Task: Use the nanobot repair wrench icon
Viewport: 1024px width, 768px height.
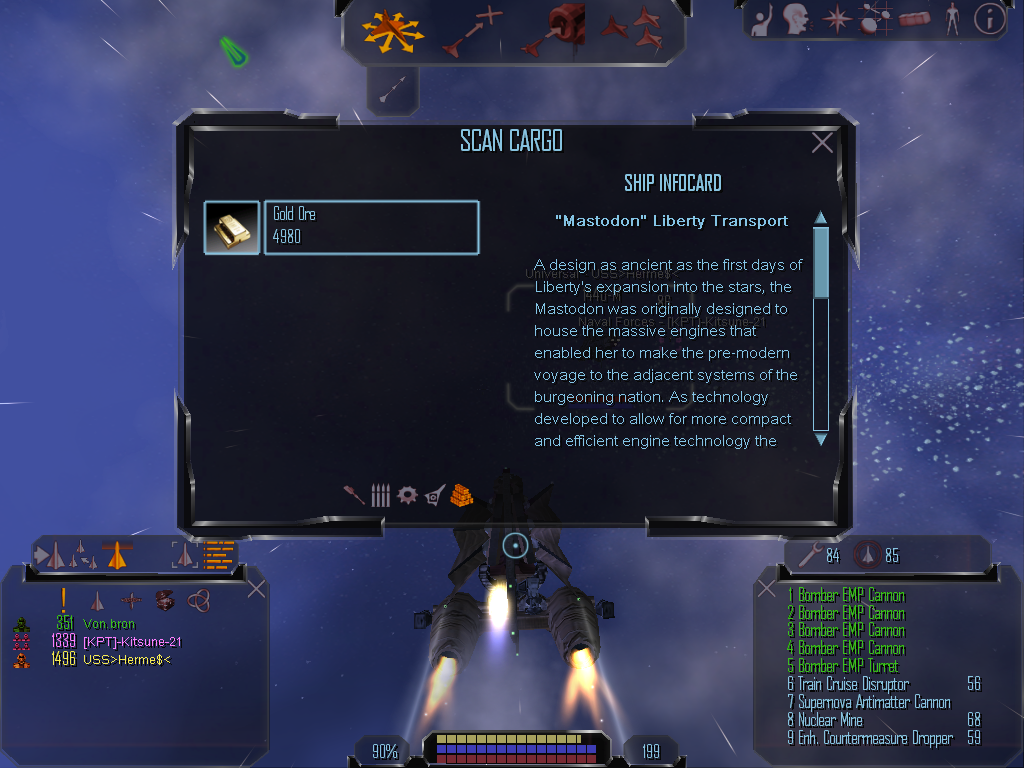Action: pos(808,555)
